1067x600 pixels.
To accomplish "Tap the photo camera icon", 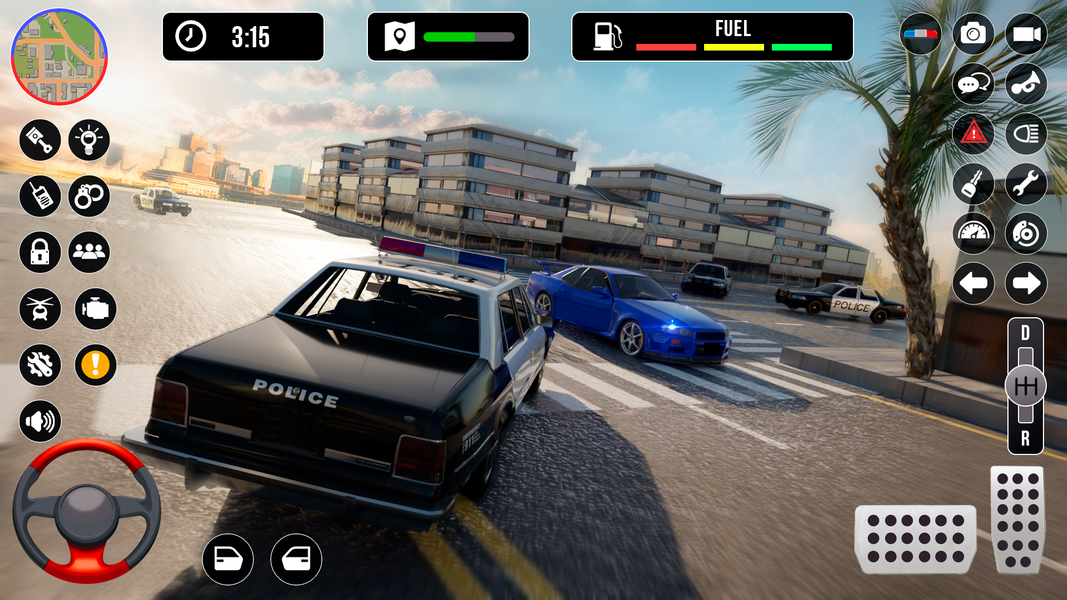I will coord(972,35).
